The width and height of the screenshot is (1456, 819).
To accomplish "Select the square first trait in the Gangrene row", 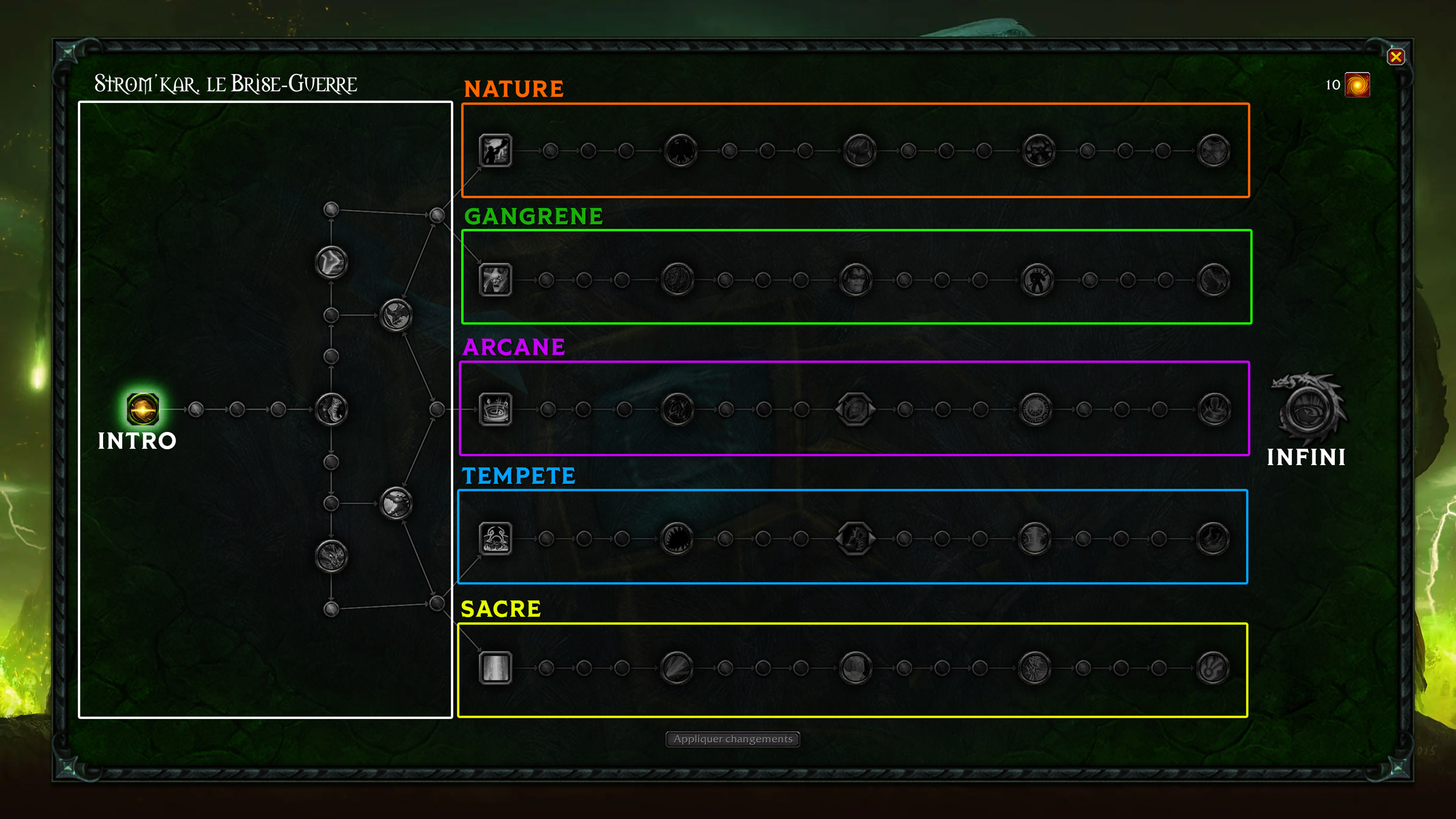I will pyautogui.click(x=495, y=280).
